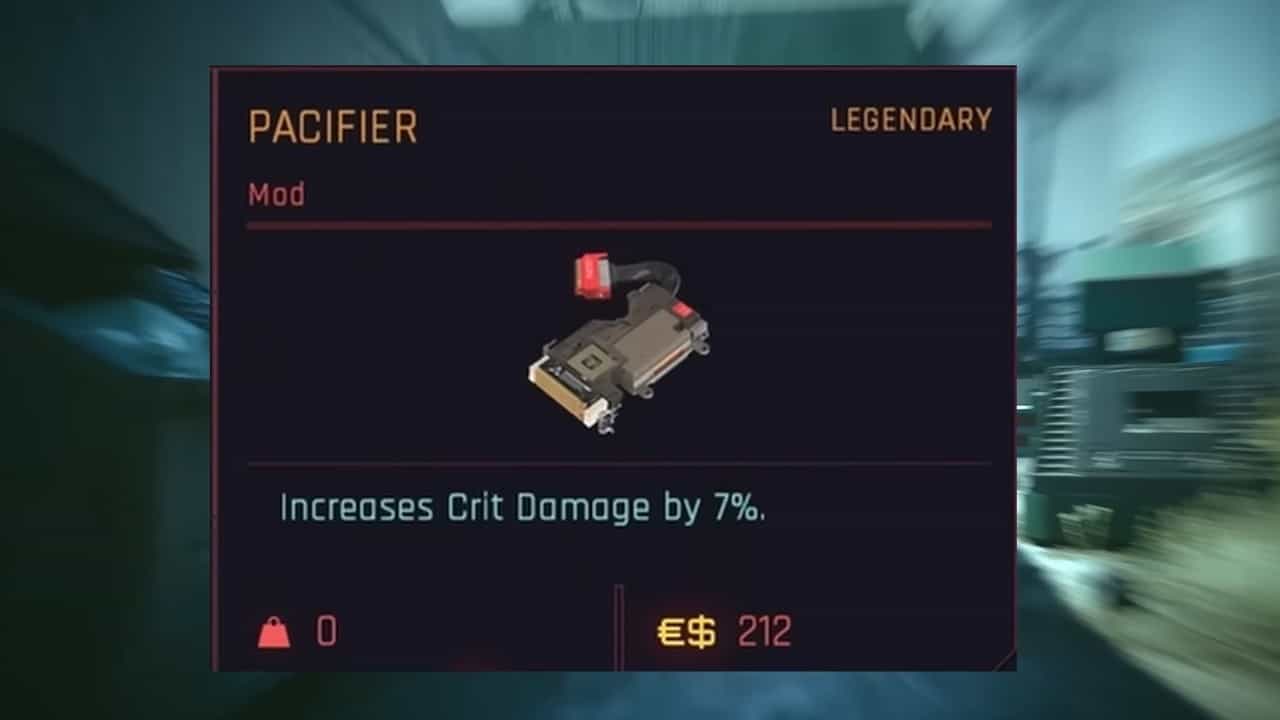Screen dimensions: 1280x720
Task: Click the LEGENDARY rarity label
Action: point(910,118)
